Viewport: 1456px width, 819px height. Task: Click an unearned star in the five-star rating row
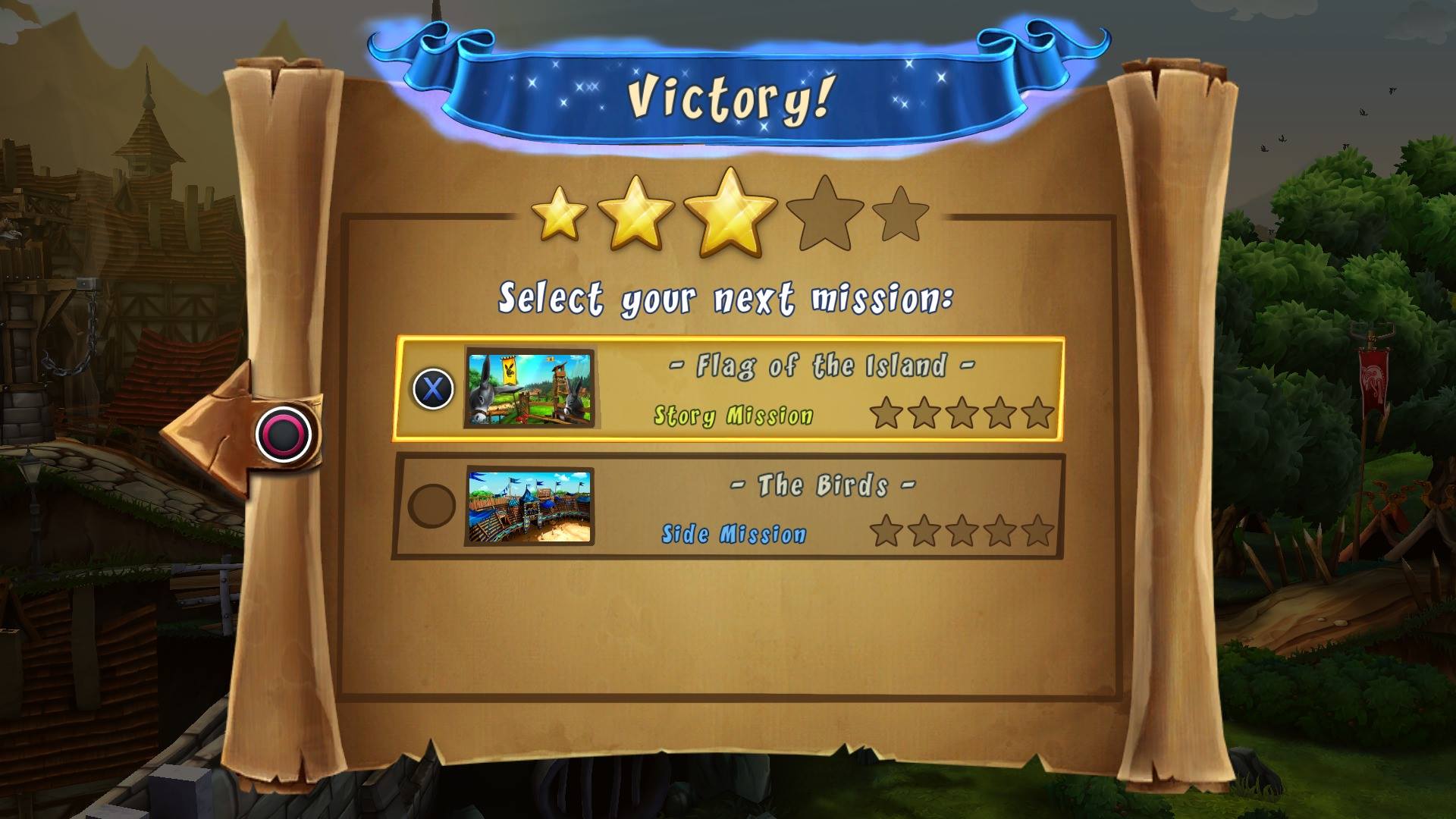[827, 220]
